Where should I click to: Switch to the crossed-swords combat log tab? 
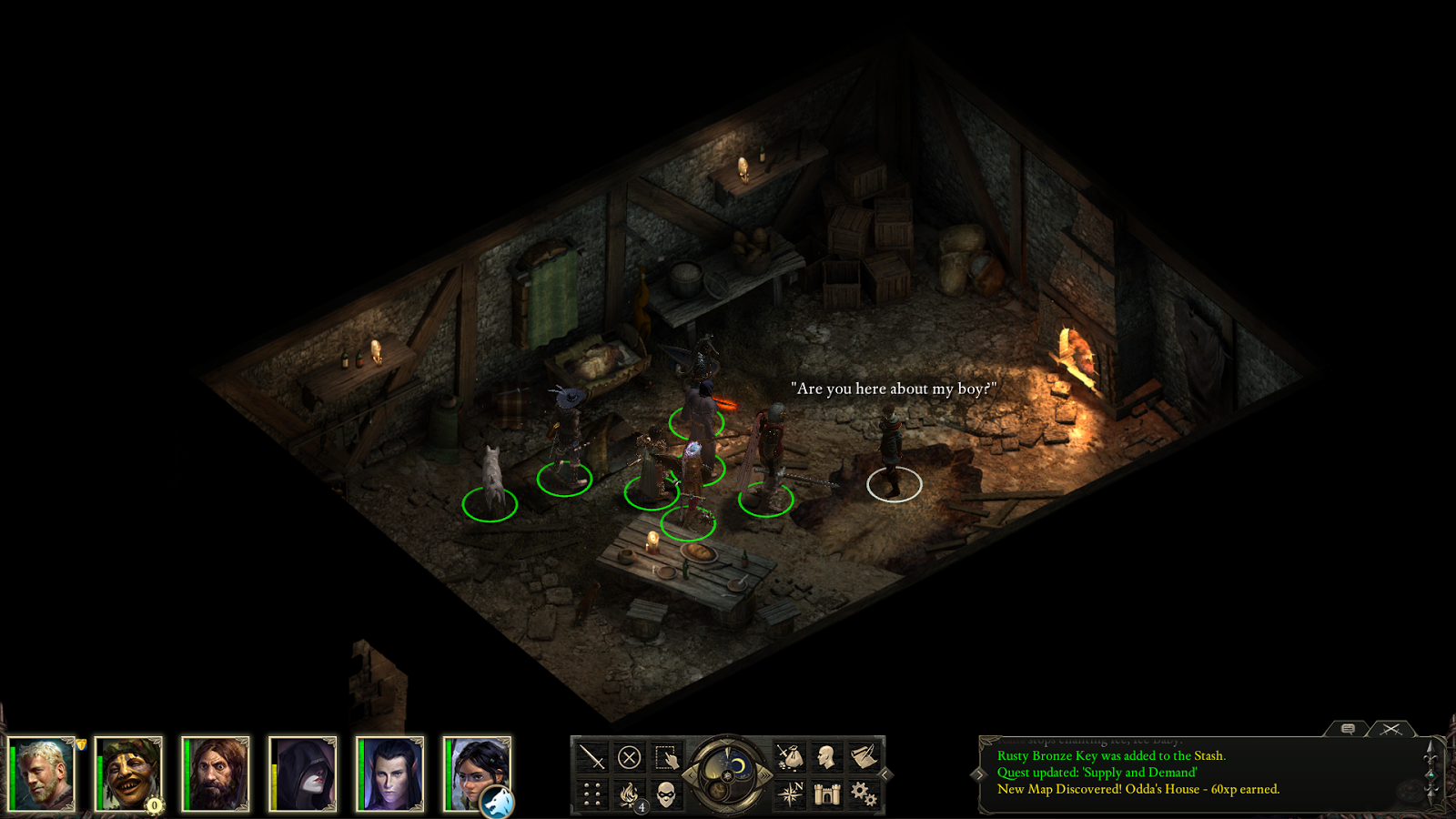[x=1392, y=729]
